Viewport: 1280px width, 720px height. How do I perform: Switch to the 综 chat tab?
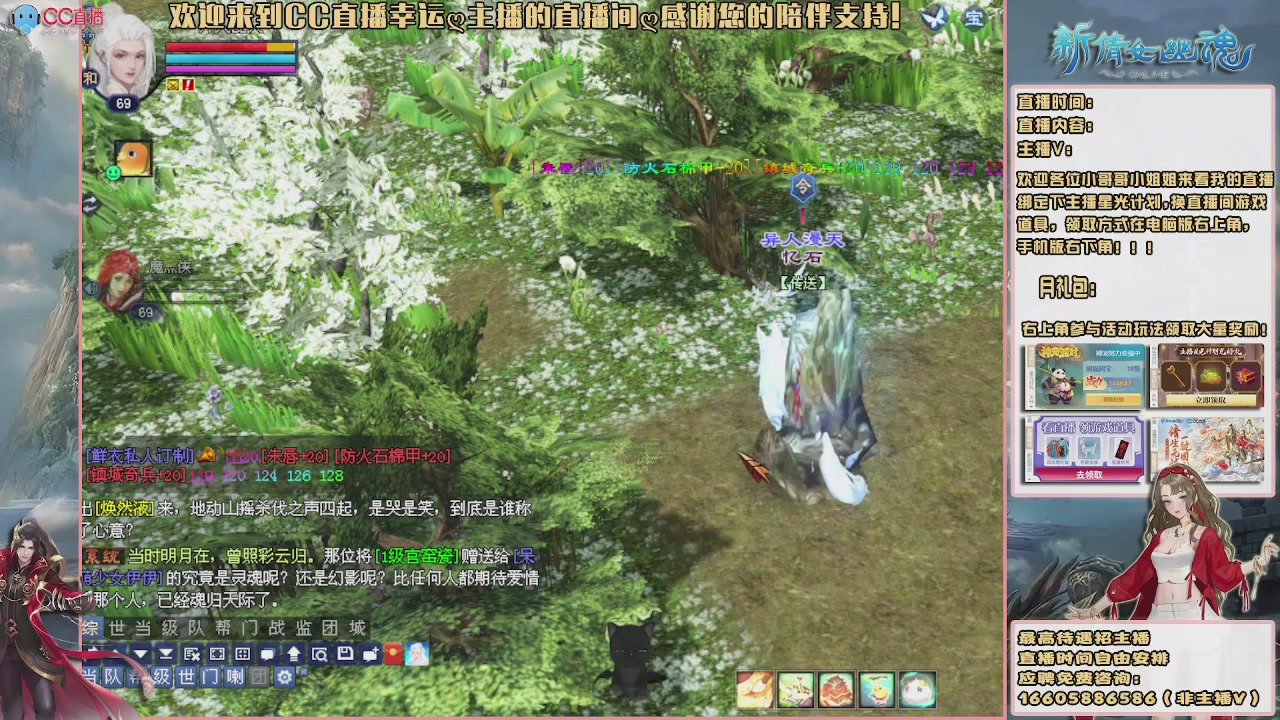click(x=90, y=628)
